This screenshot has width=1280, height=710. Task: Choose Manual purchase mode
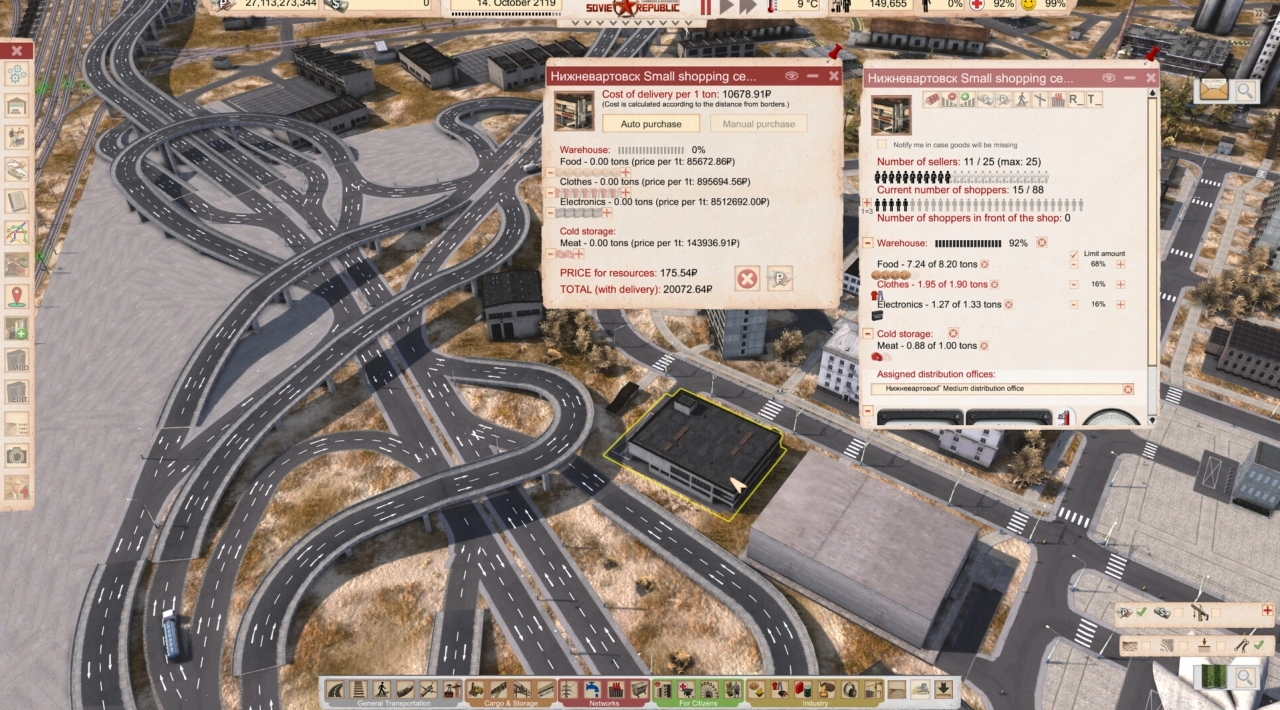coord(759,124)
